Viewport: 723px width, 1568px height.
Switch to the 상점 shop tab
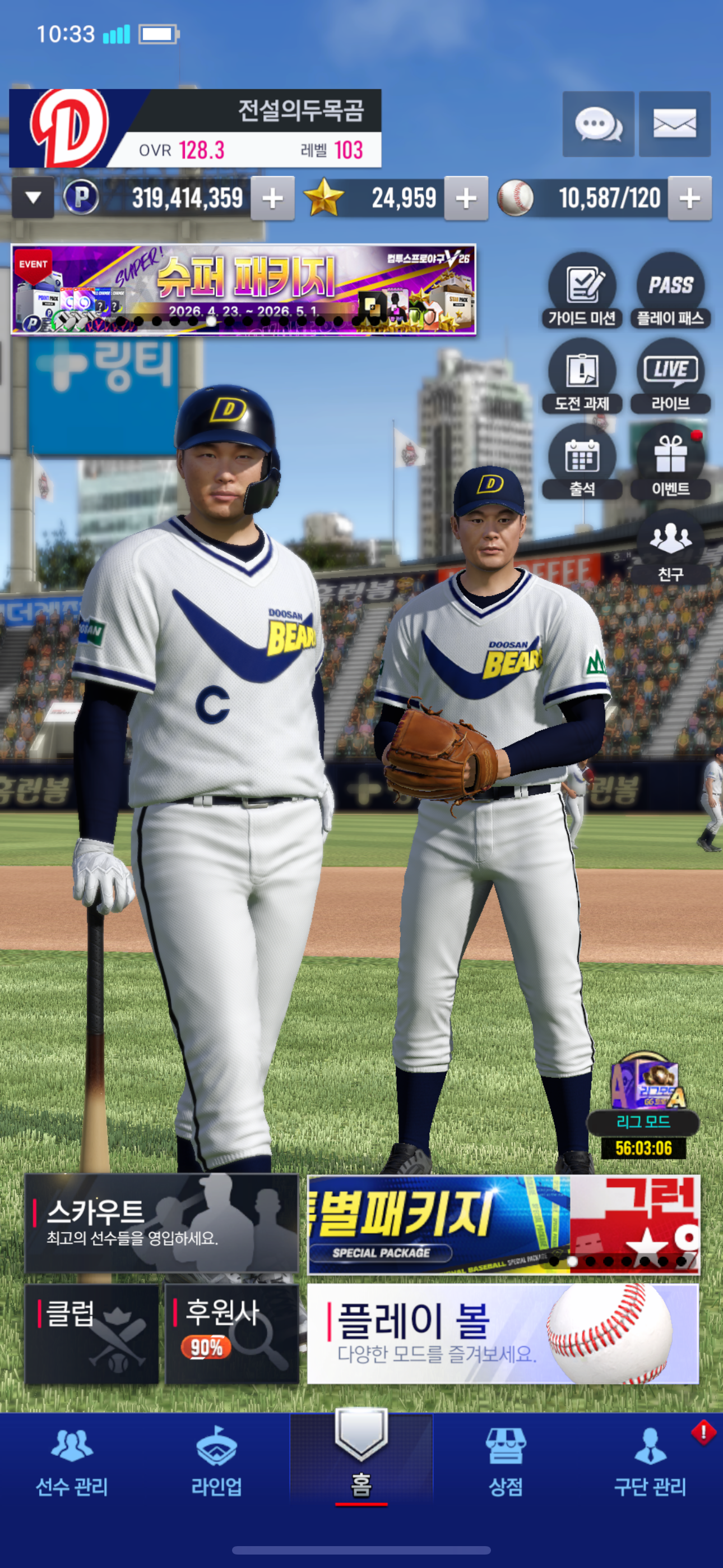coord(505,1464)
